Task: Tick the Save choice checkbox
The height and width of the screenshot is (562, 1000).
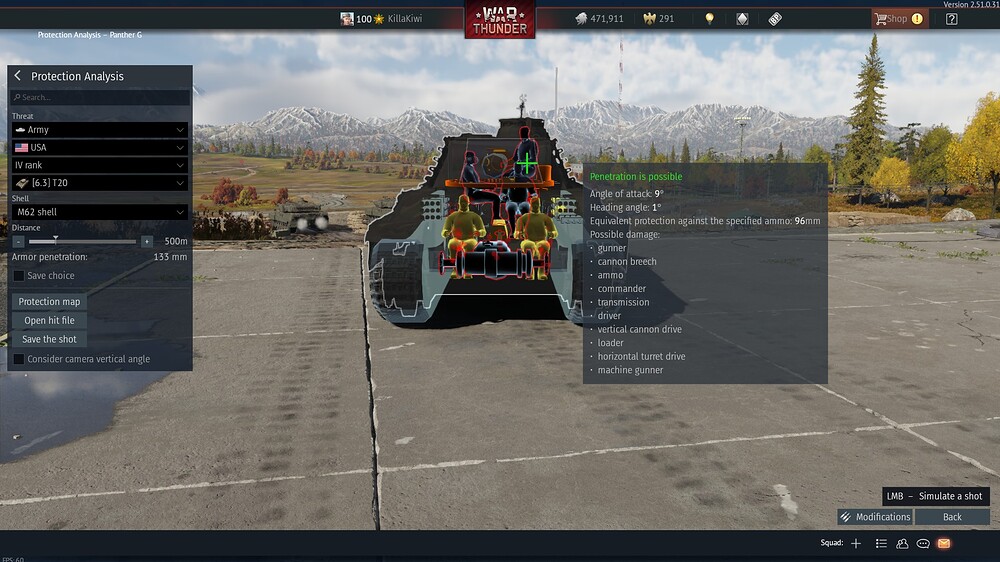Action: click(x=19, y=276)
